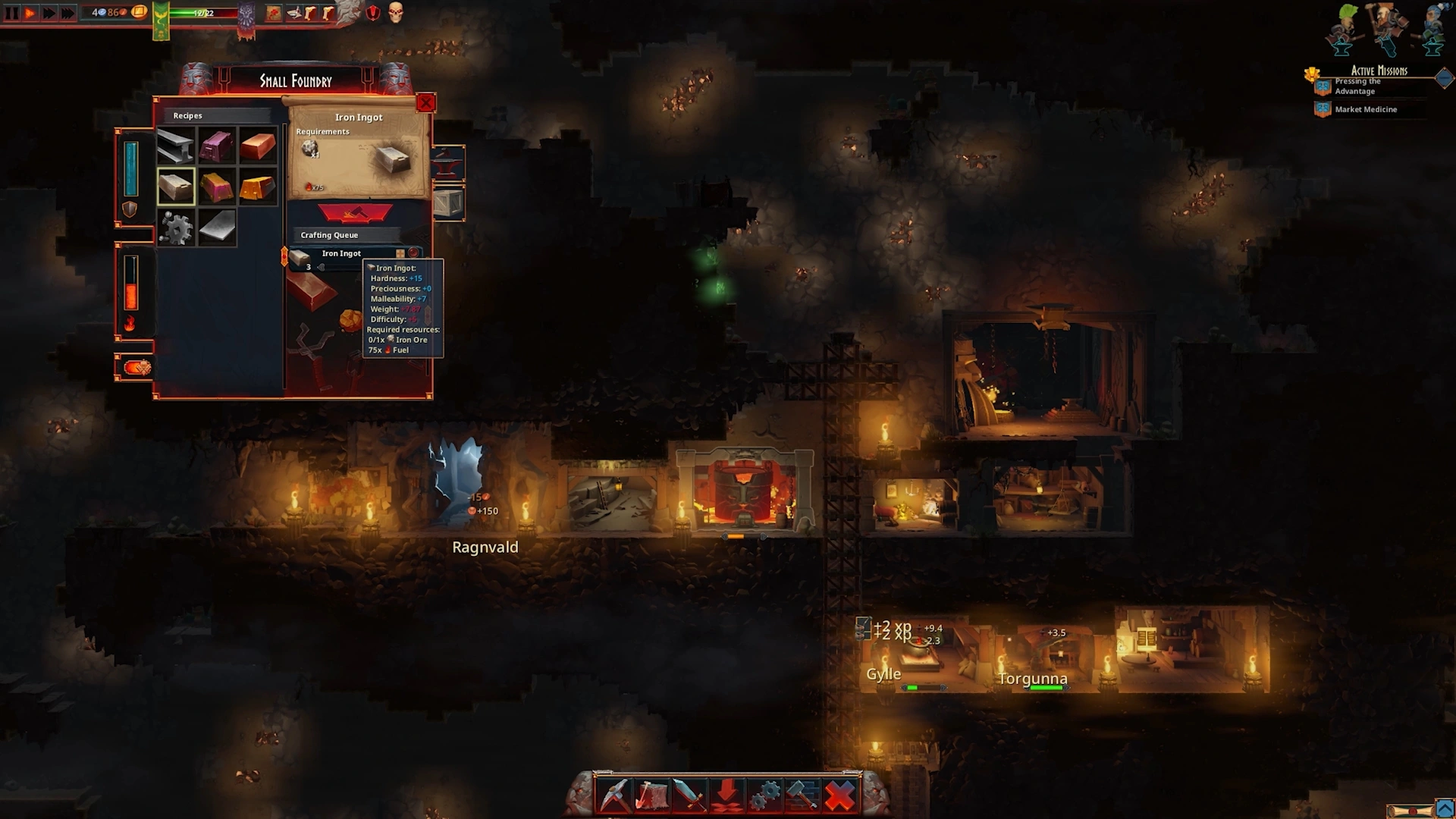Pick the orange gold ingot recipe
Image resolution: width=1456 pixels, height=819 pixels.
(258, 187)
